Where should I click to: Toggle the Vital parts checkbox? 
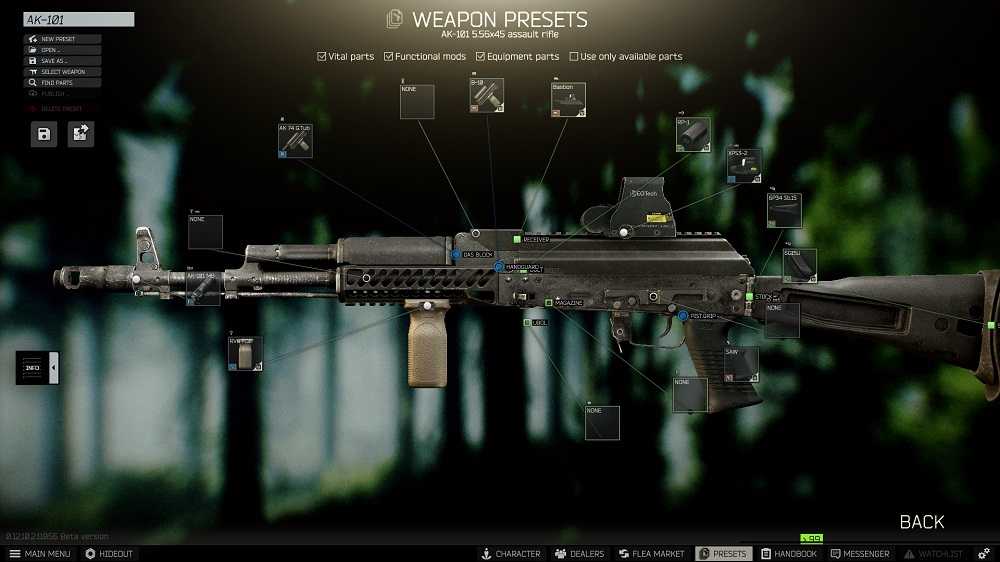(322, 57)
